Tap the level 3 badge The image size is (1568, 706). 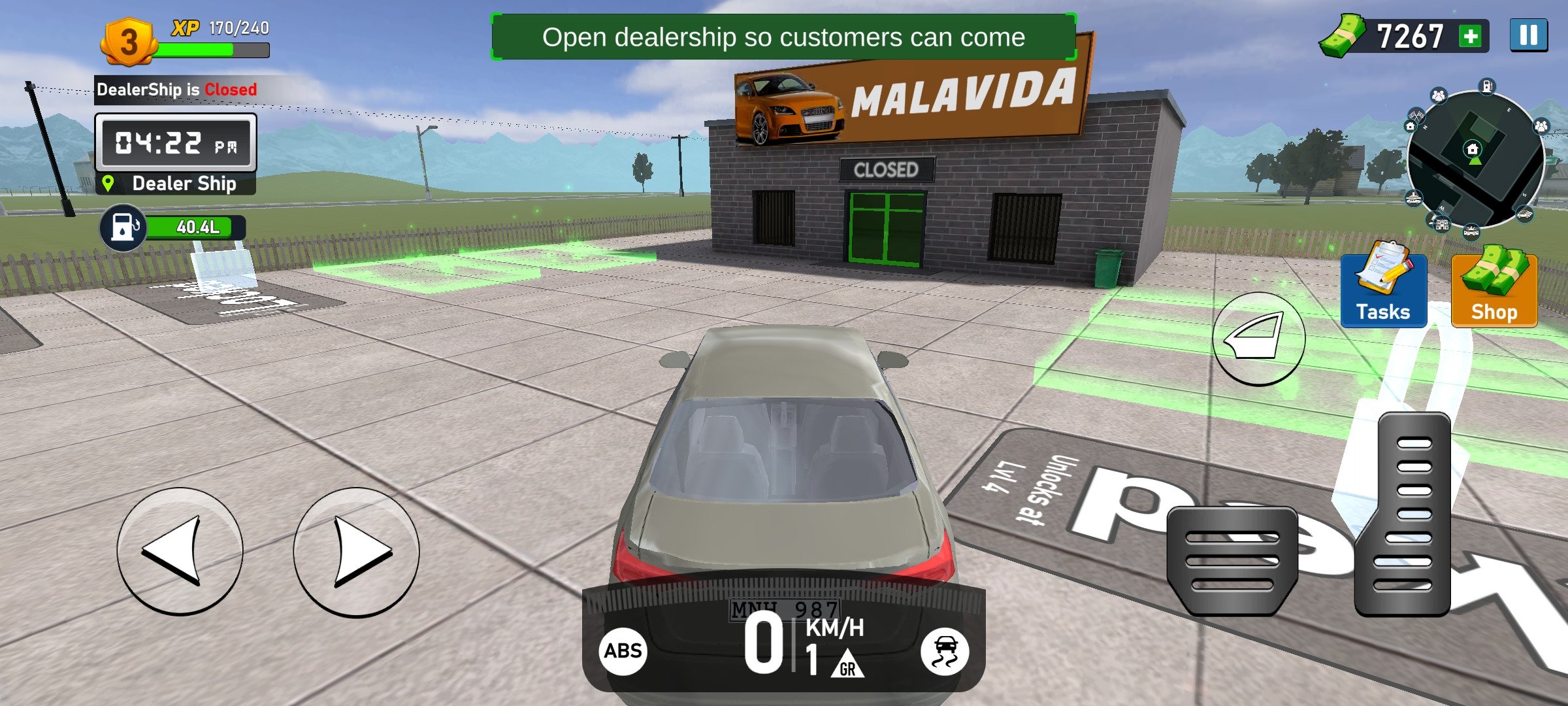tap(129, 42)
